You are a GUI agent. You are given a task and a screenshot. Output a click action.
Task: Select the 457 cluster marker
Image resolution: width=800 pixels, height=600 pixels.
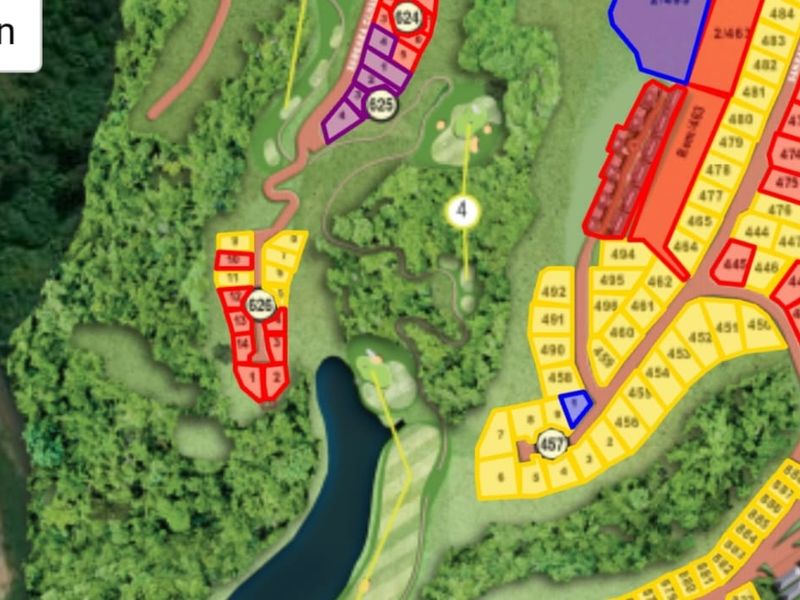[x=552, y=442]
